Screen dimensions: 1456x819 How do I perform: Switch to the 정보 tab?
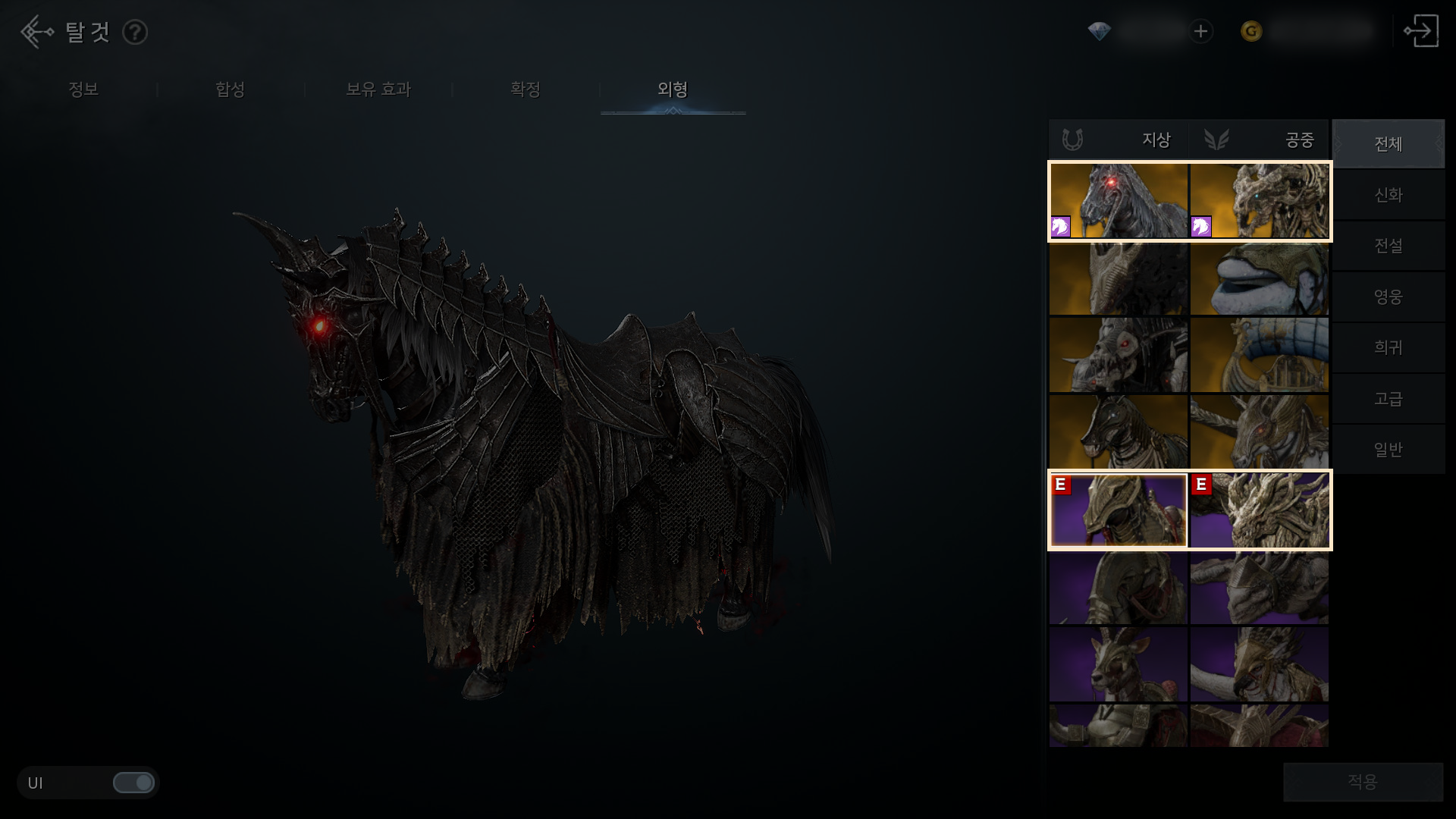83,89
